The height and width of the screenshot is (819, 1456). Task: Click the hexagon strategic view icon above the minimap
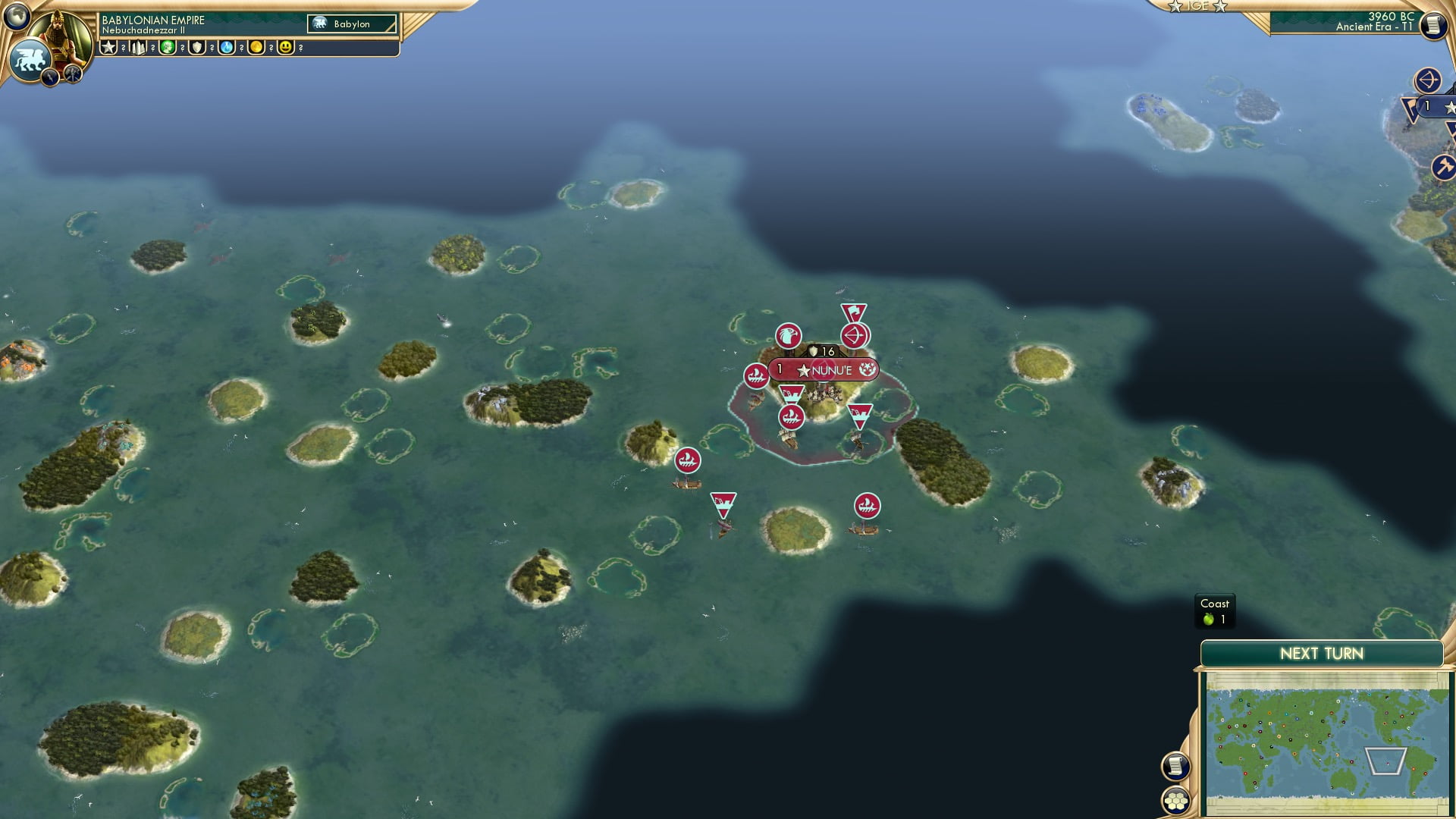(x=1178, y=801)
